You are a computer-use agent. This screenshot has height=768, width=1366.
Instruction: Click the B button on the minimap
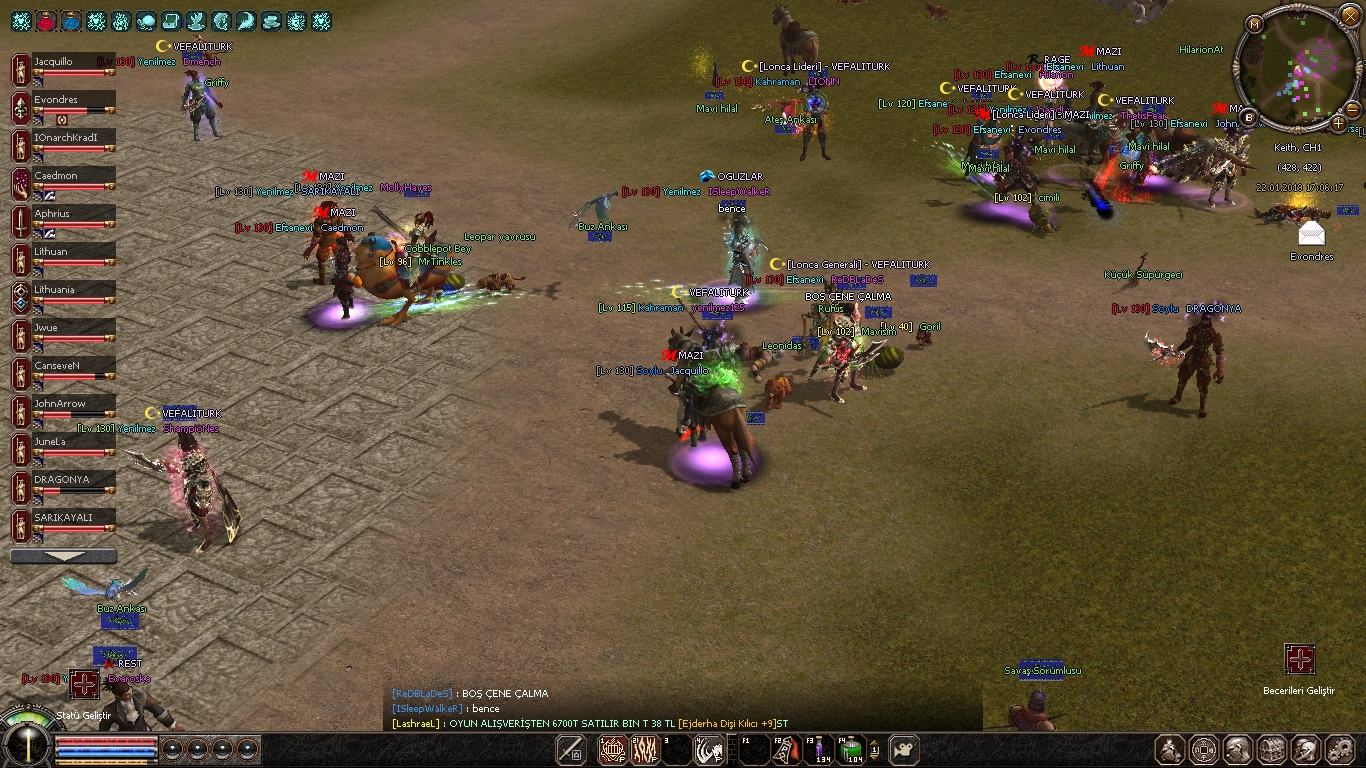[x=1249, y=118]
